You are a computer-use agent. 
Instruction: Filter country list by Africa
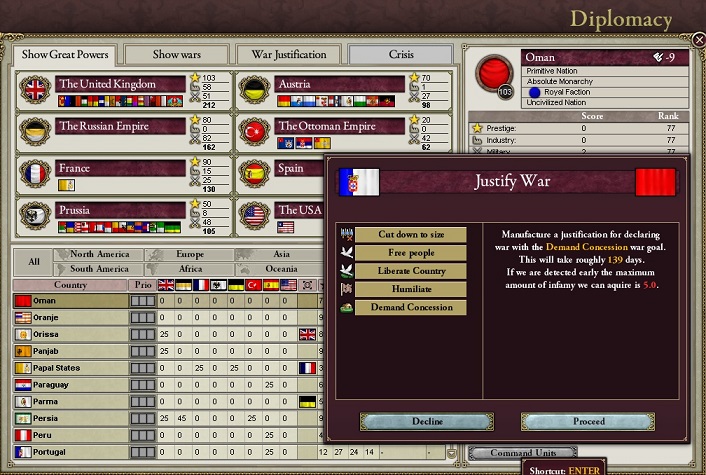pyautogui.click(x=190, y=269)
